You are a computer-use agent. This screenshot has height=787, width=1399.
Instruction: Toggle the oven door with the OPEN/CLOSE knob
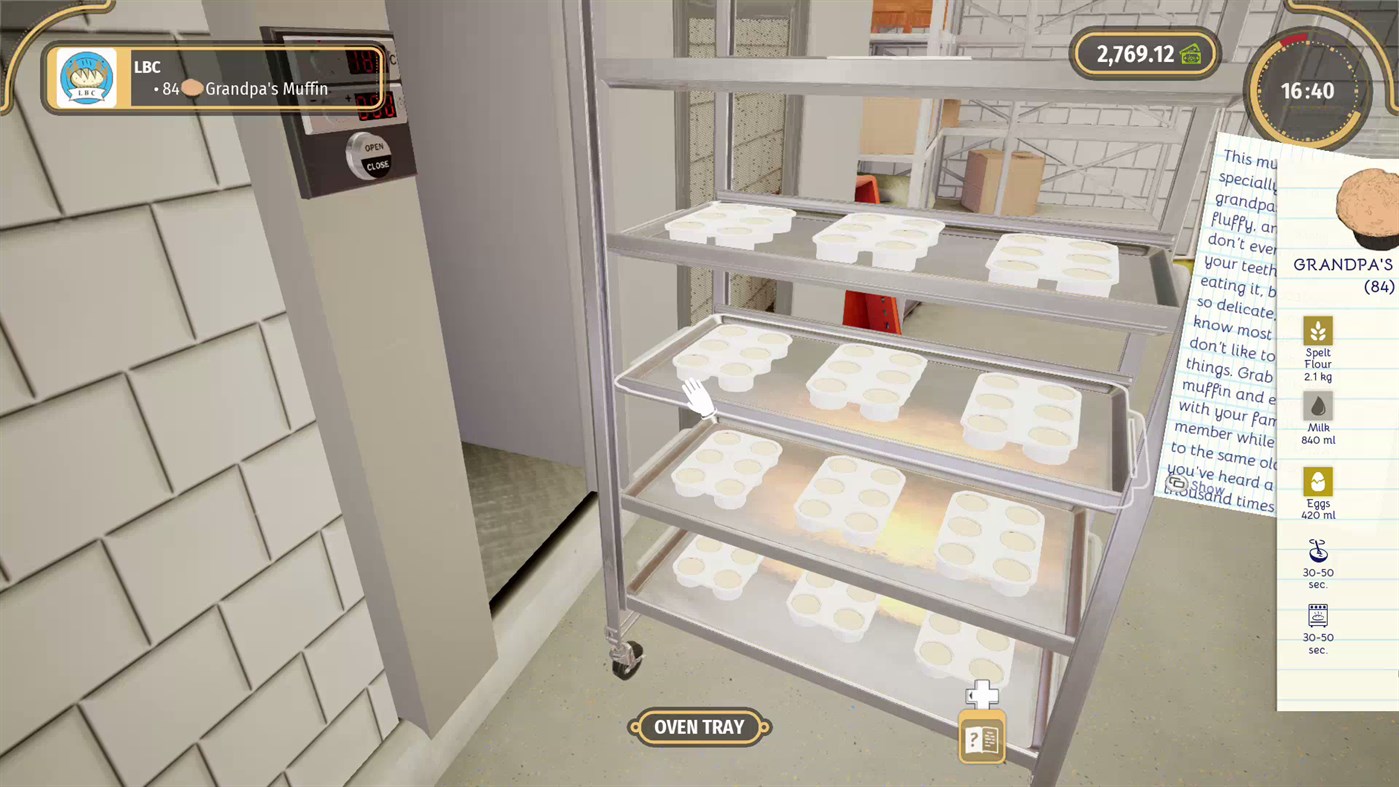pyautogui.click(x=369, y=155)
